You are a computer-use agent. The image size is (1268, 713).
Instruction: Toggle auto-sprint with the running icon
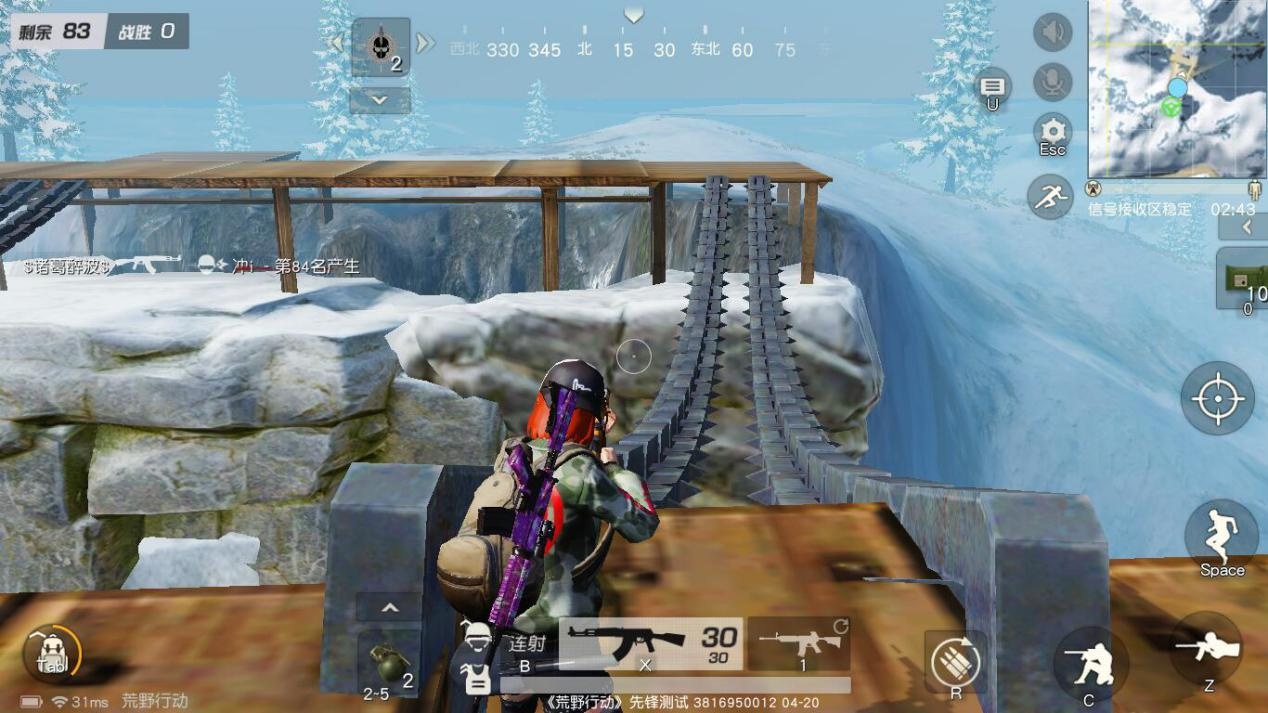(x=1050, y=196)
